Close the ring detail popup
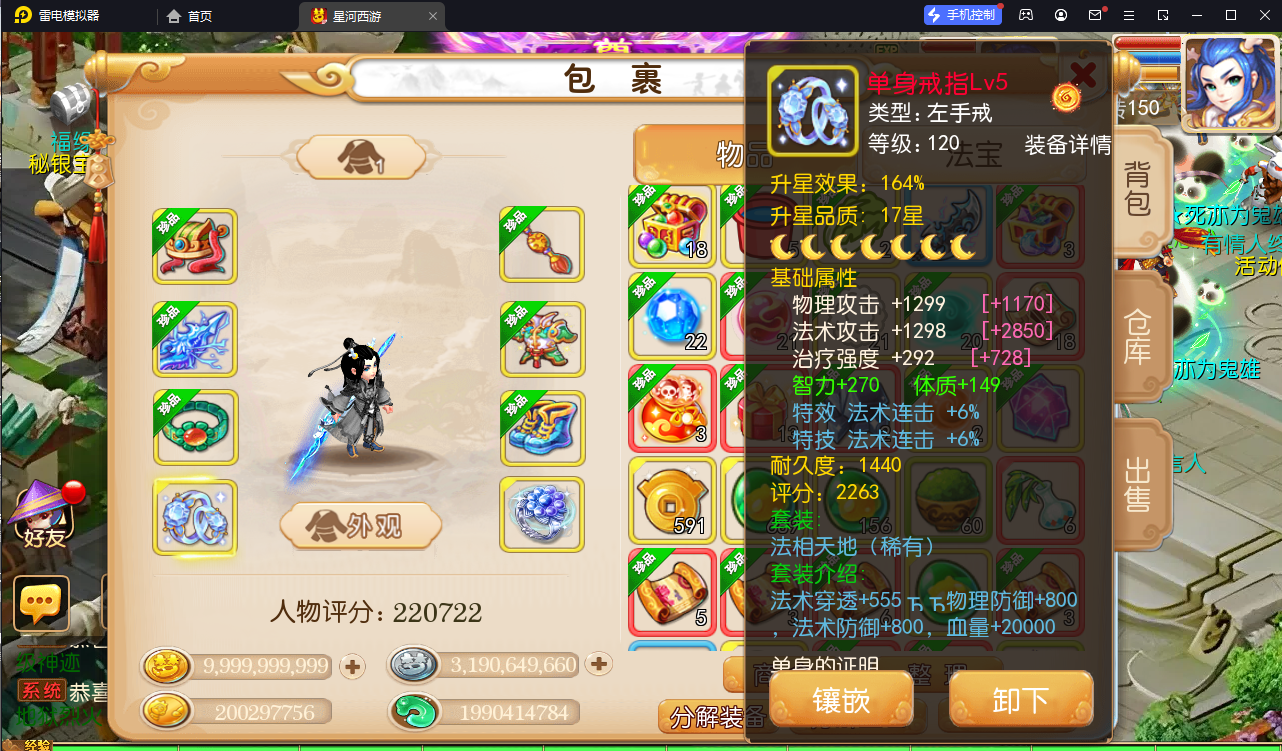 [x=1083, y=73]
